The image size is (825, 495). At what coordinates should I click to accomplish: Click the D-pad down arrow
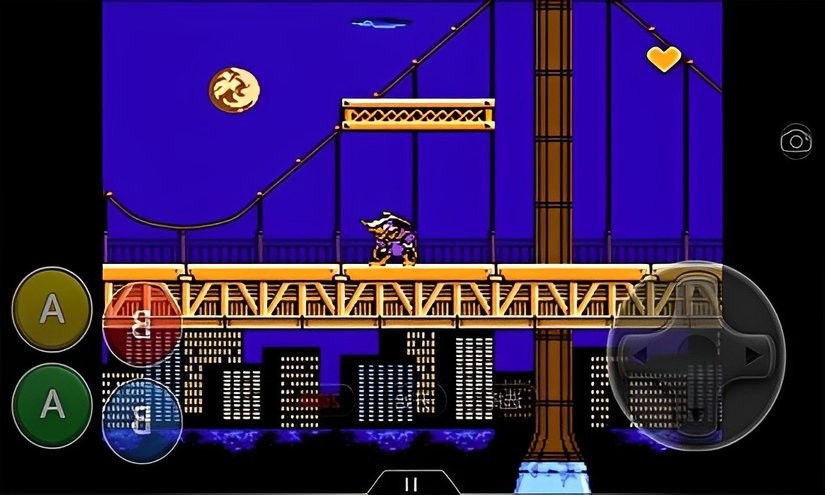(697, 410)
